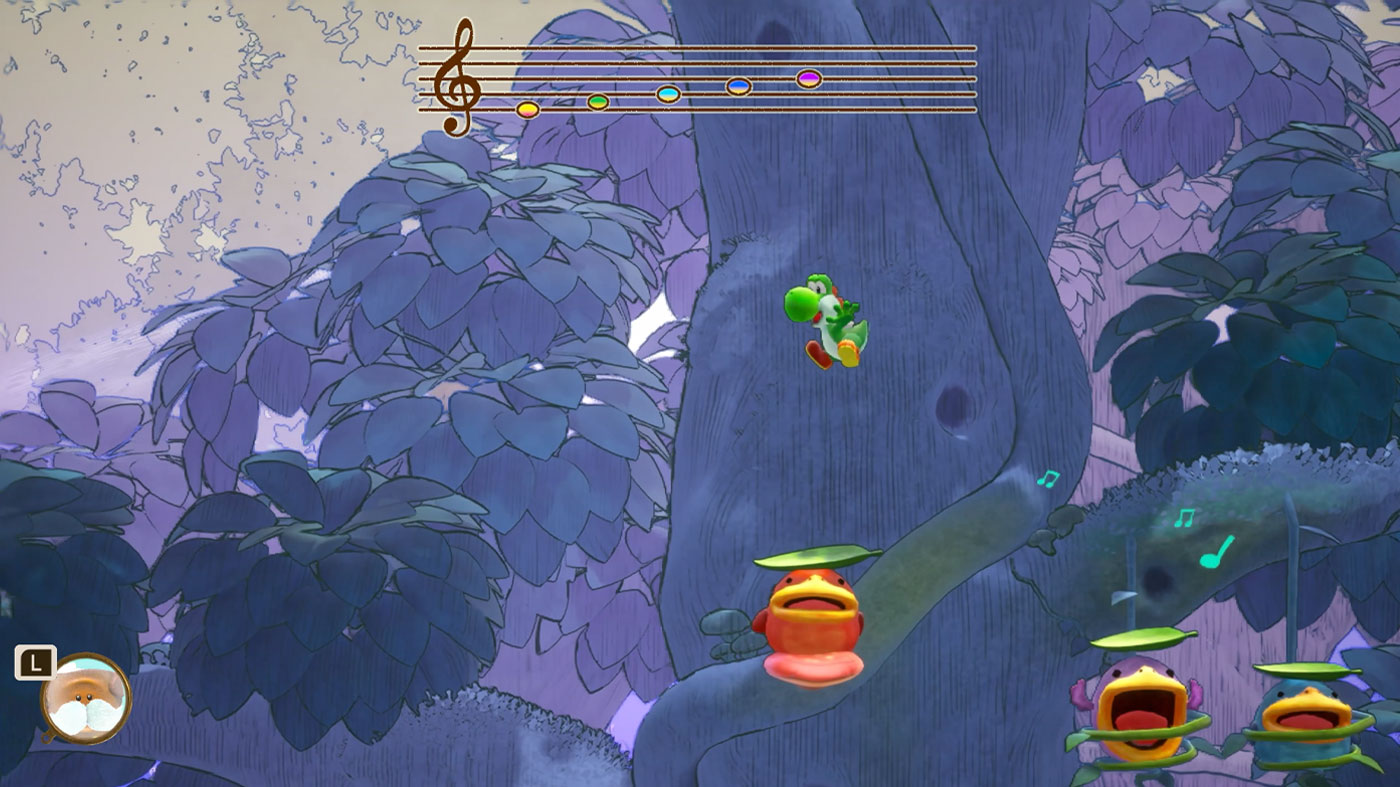The width and height of the screenshot is (1400, 787).
Task: Select the purple note on the staff
Action: click(x=809, y=78)
